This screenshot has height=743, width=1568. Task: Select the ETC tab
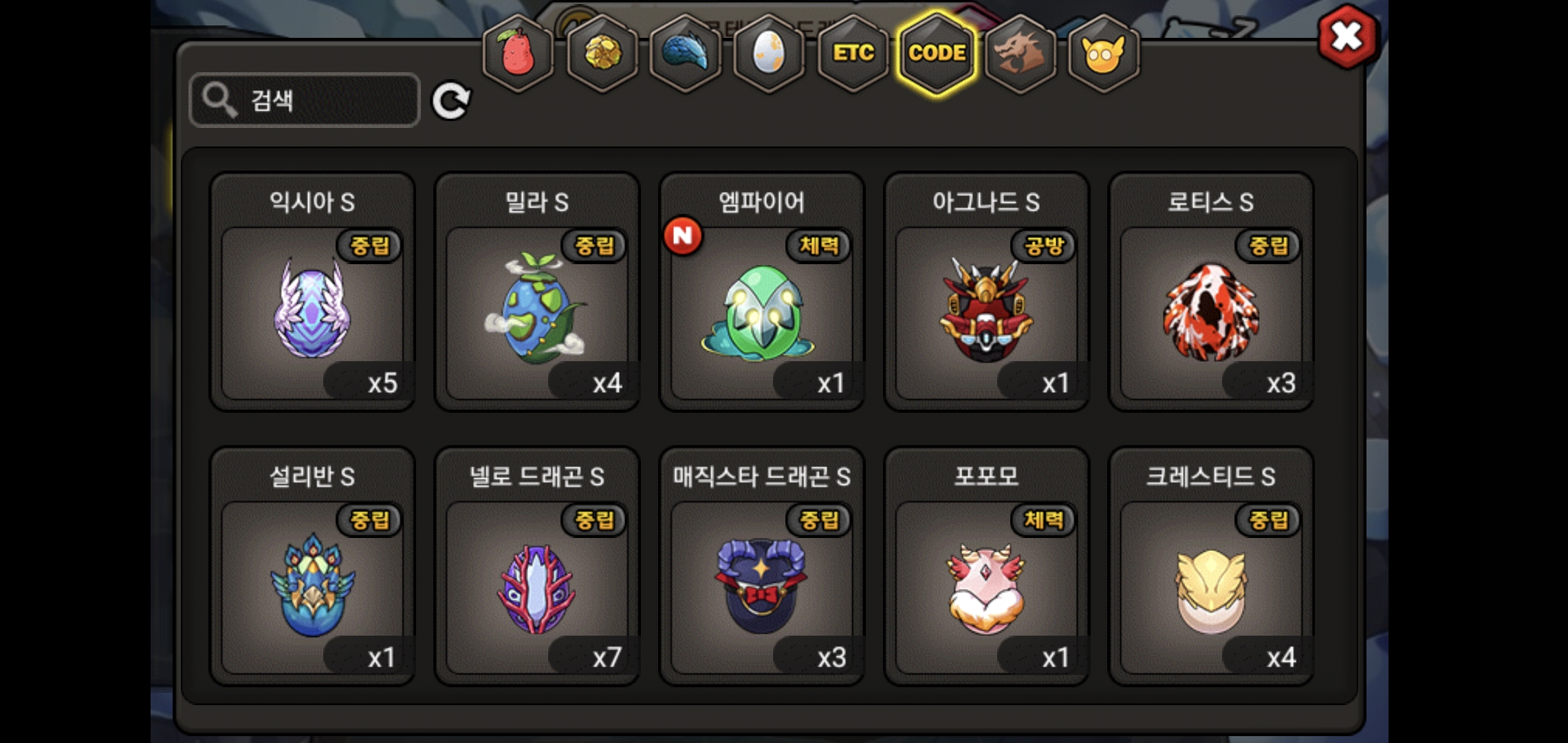pyautogui.click(x=853, y=53)
